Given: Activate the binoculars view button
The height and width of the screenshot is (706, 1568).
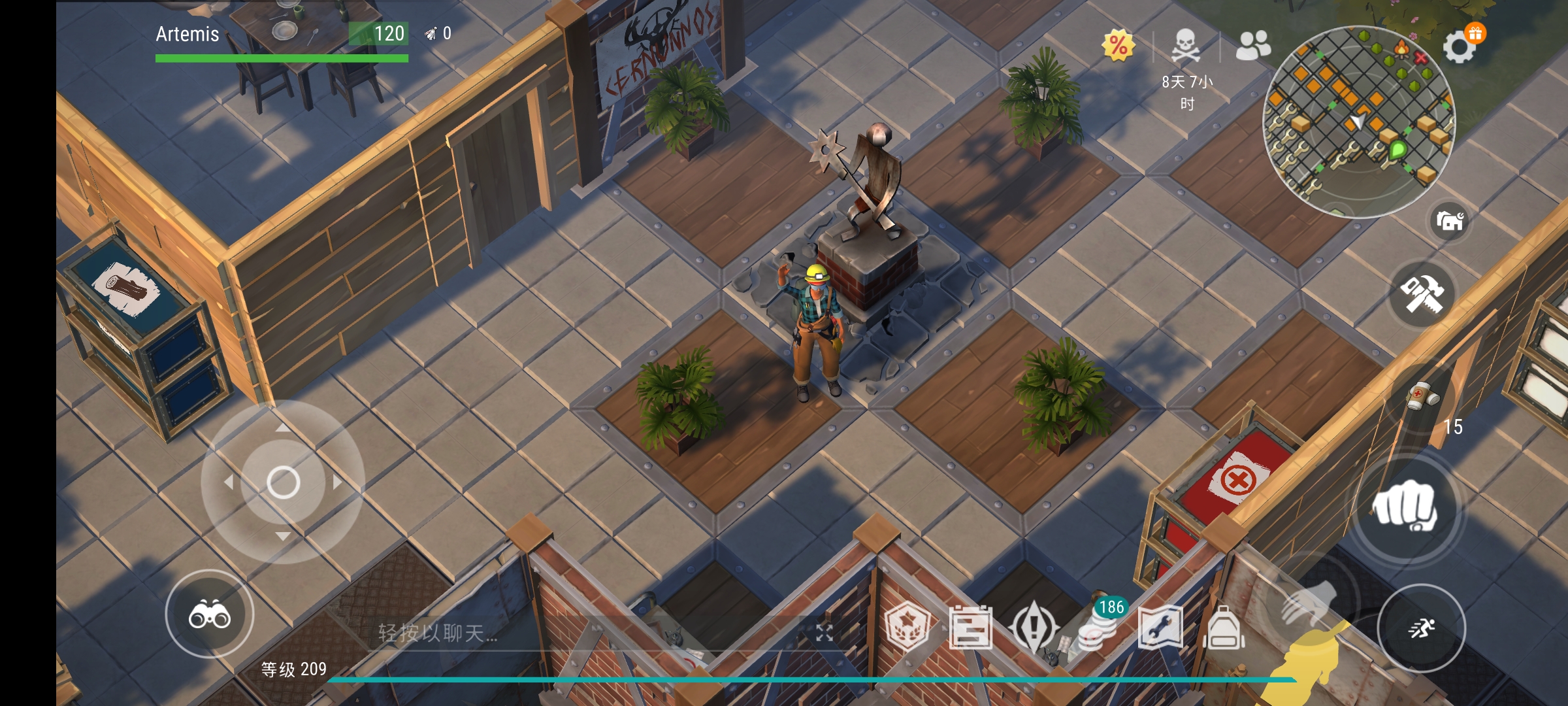Looking at the screenshot, I should (210, 614).
